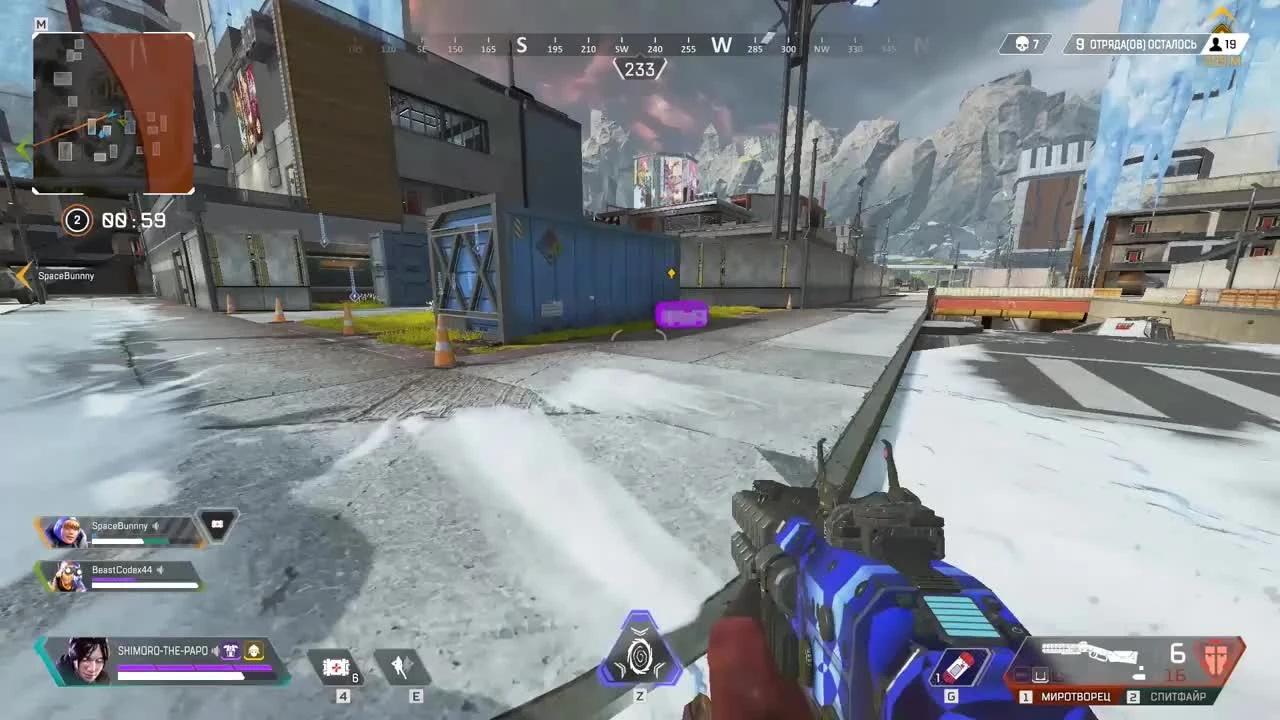Click the player count icon showing 19

point(1213,44)
